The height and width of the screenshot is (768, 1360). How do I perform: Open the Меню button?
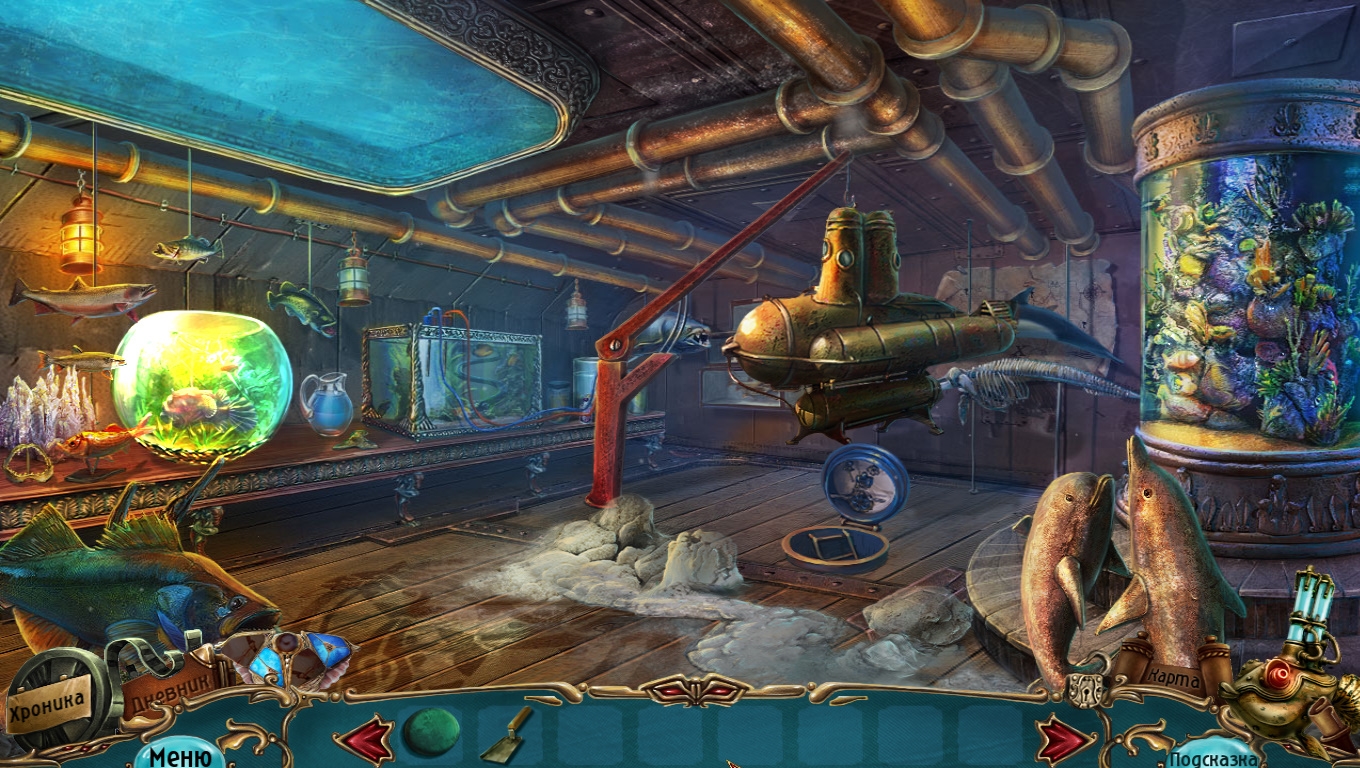click(180, 755)
